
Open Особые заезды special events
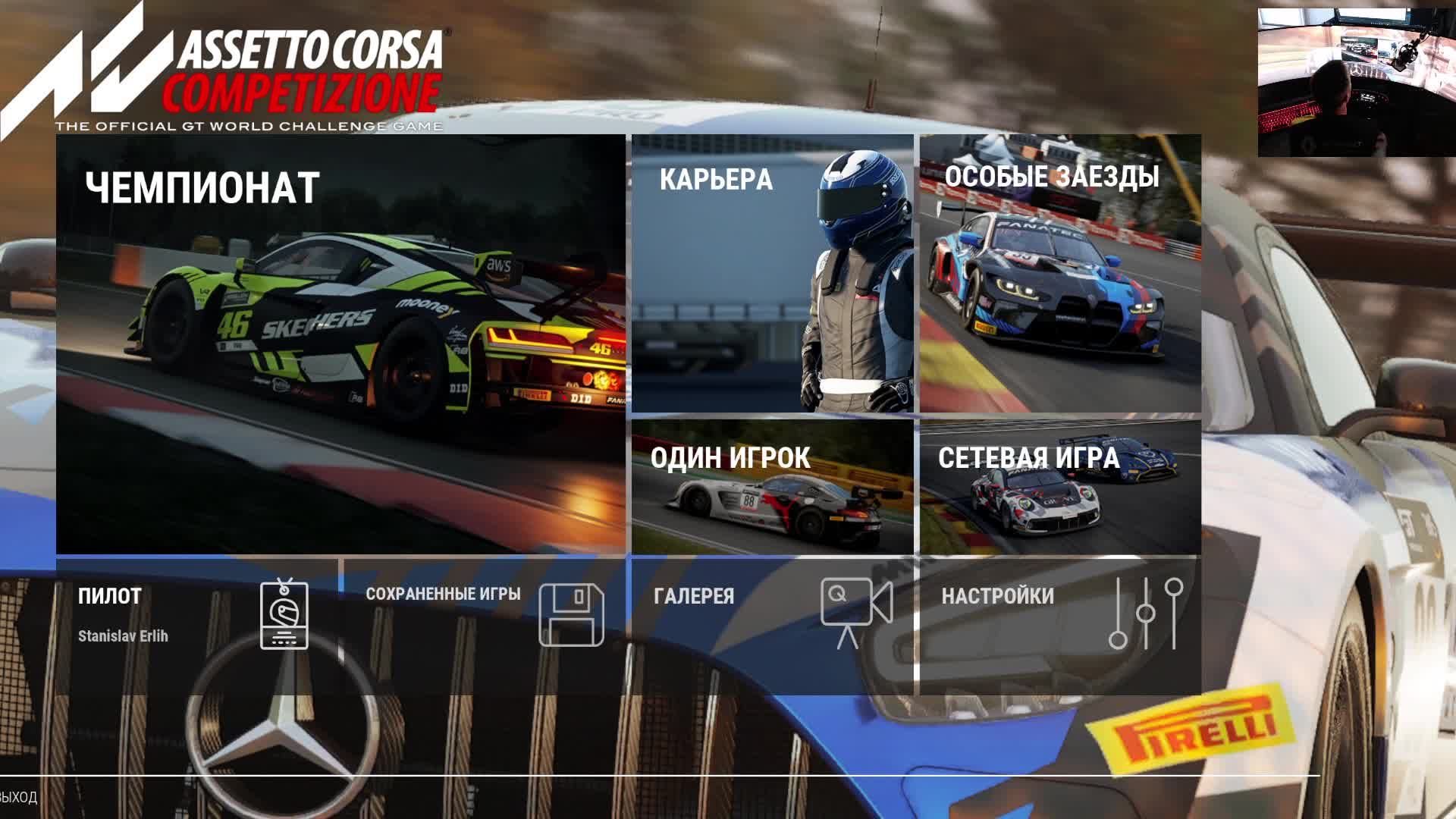[x=1060, y=274]
